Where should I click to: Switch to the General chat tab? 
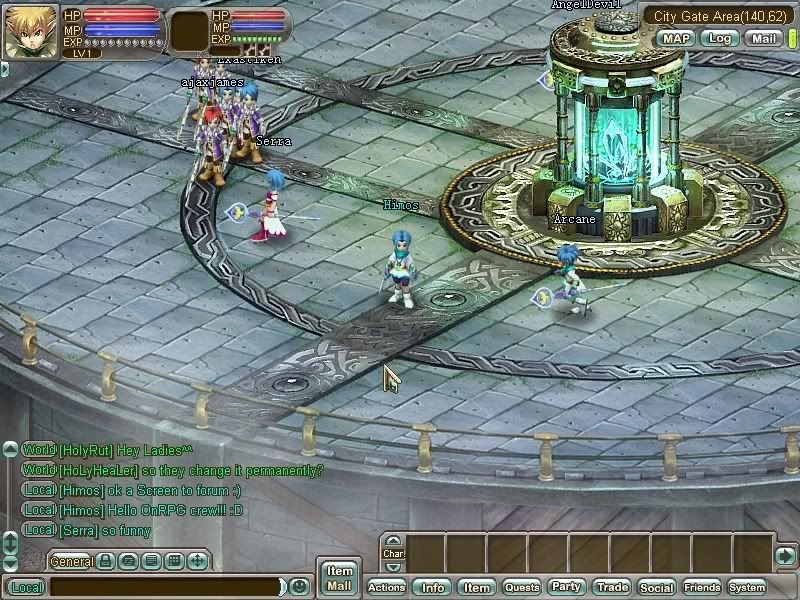(x=71, y=562)
